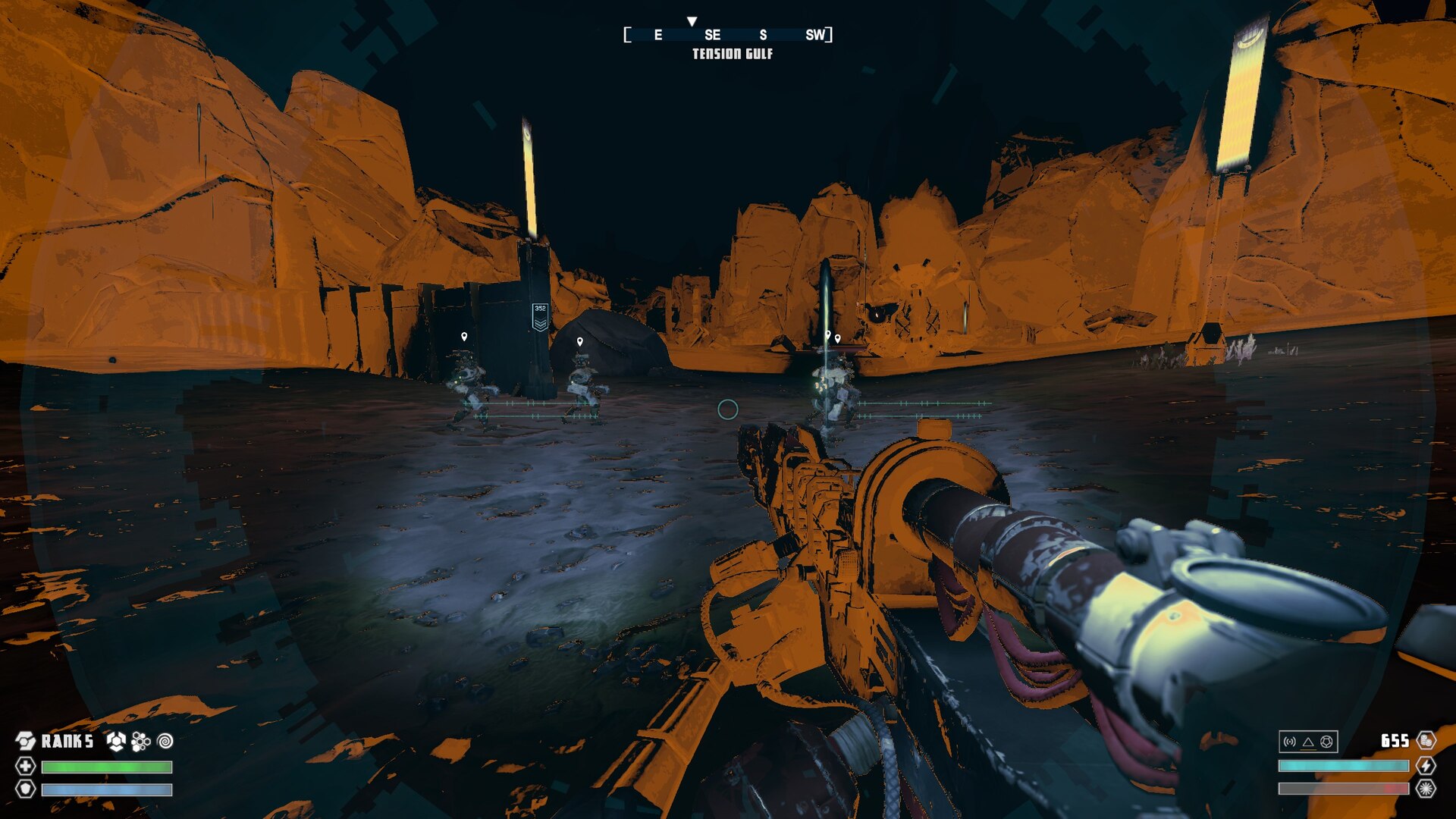Click the health cross hexagon icon
This screenshot has height=819, width=1456.
pyautogui.click(x=26, y=766)
